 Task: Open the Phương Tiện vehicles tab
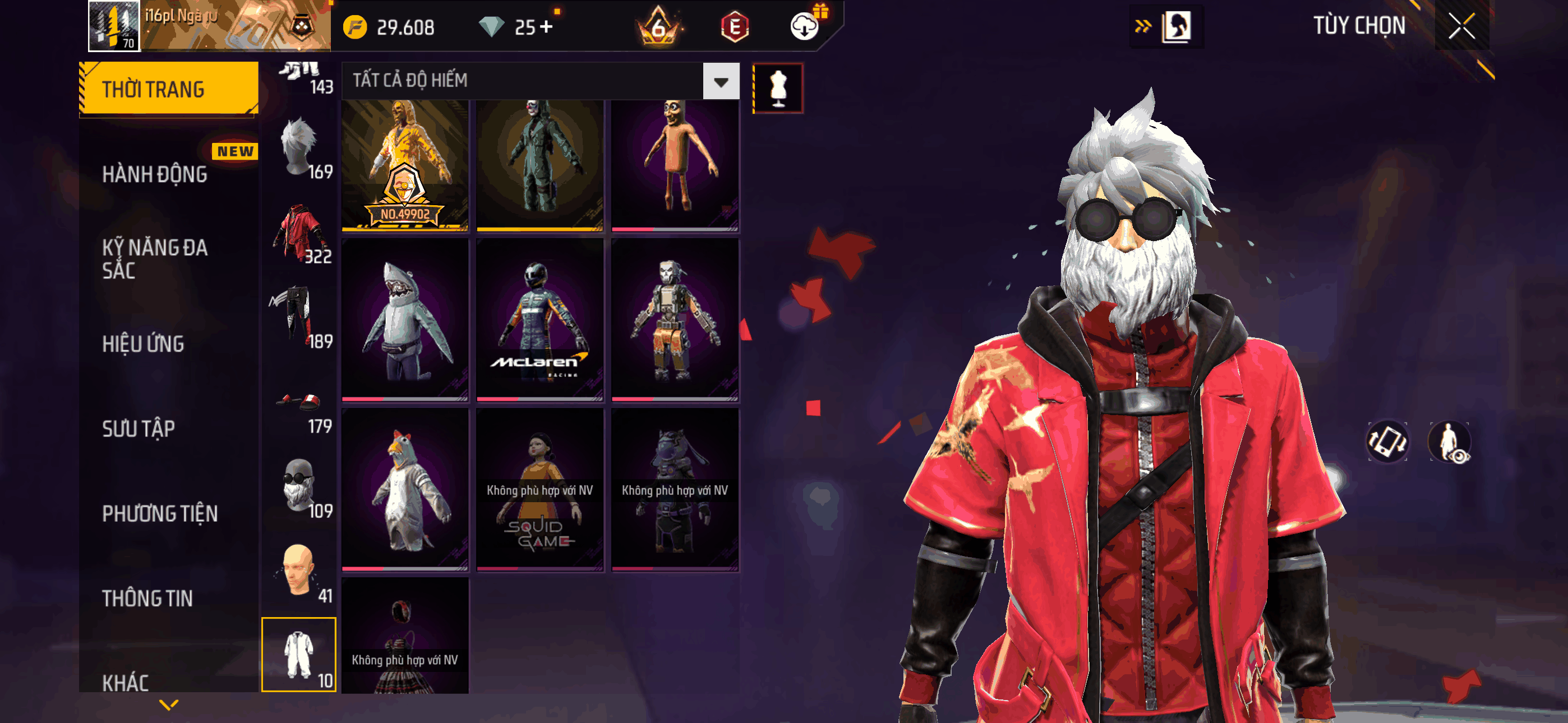click(159, 513)
